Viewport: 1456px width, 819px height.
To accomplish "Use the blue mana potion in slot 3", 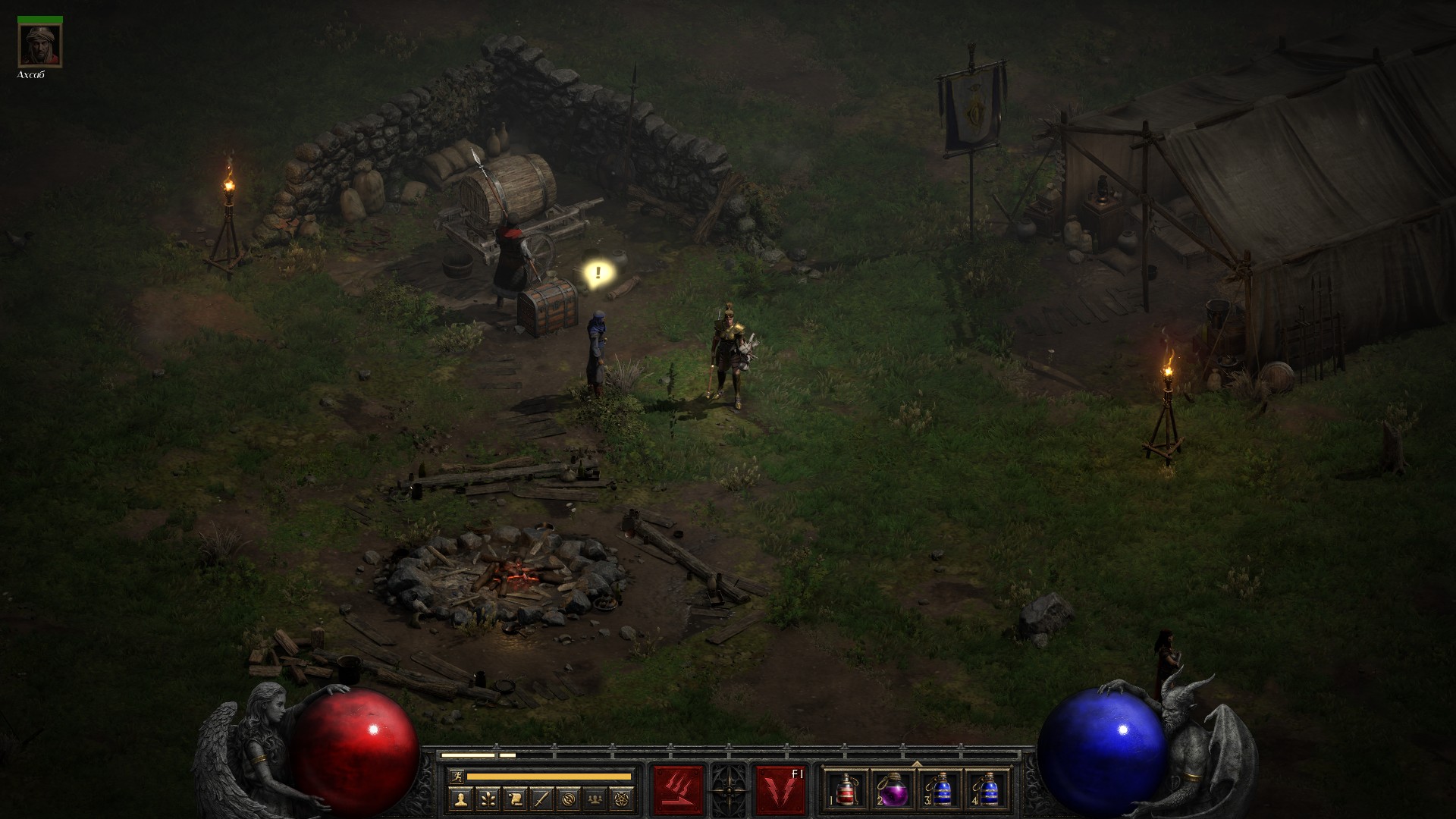I will coord(940,790).
